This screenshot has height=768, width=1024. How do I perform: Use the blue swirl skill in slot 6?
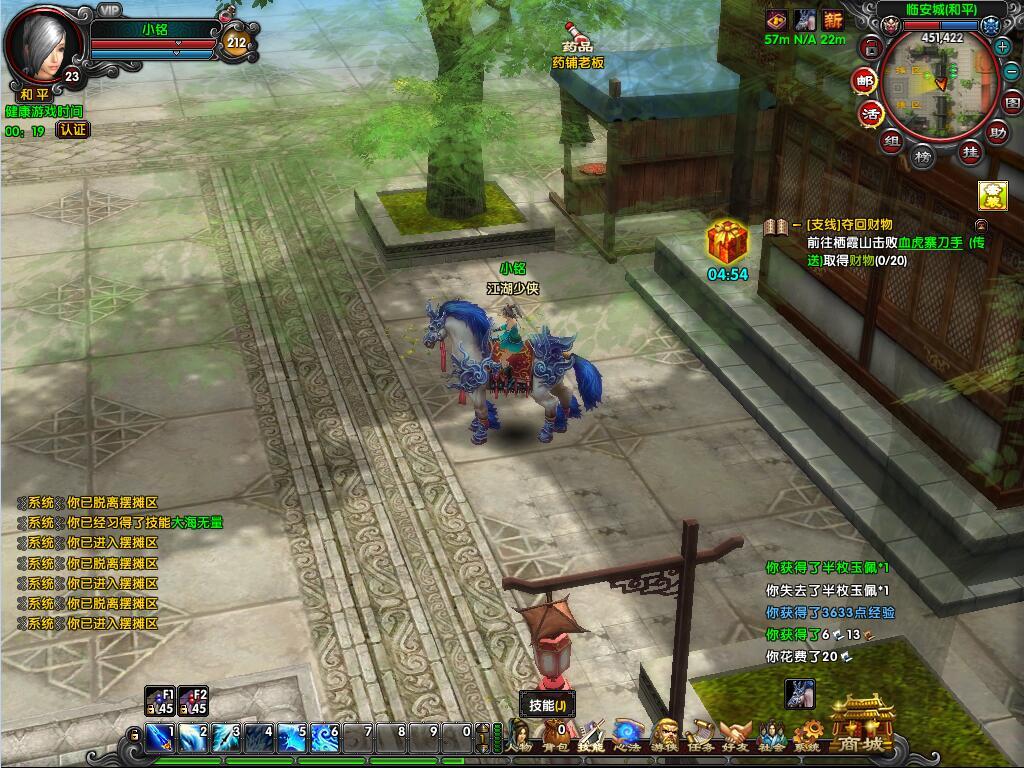pyautogui.click(x=324, y=738)
